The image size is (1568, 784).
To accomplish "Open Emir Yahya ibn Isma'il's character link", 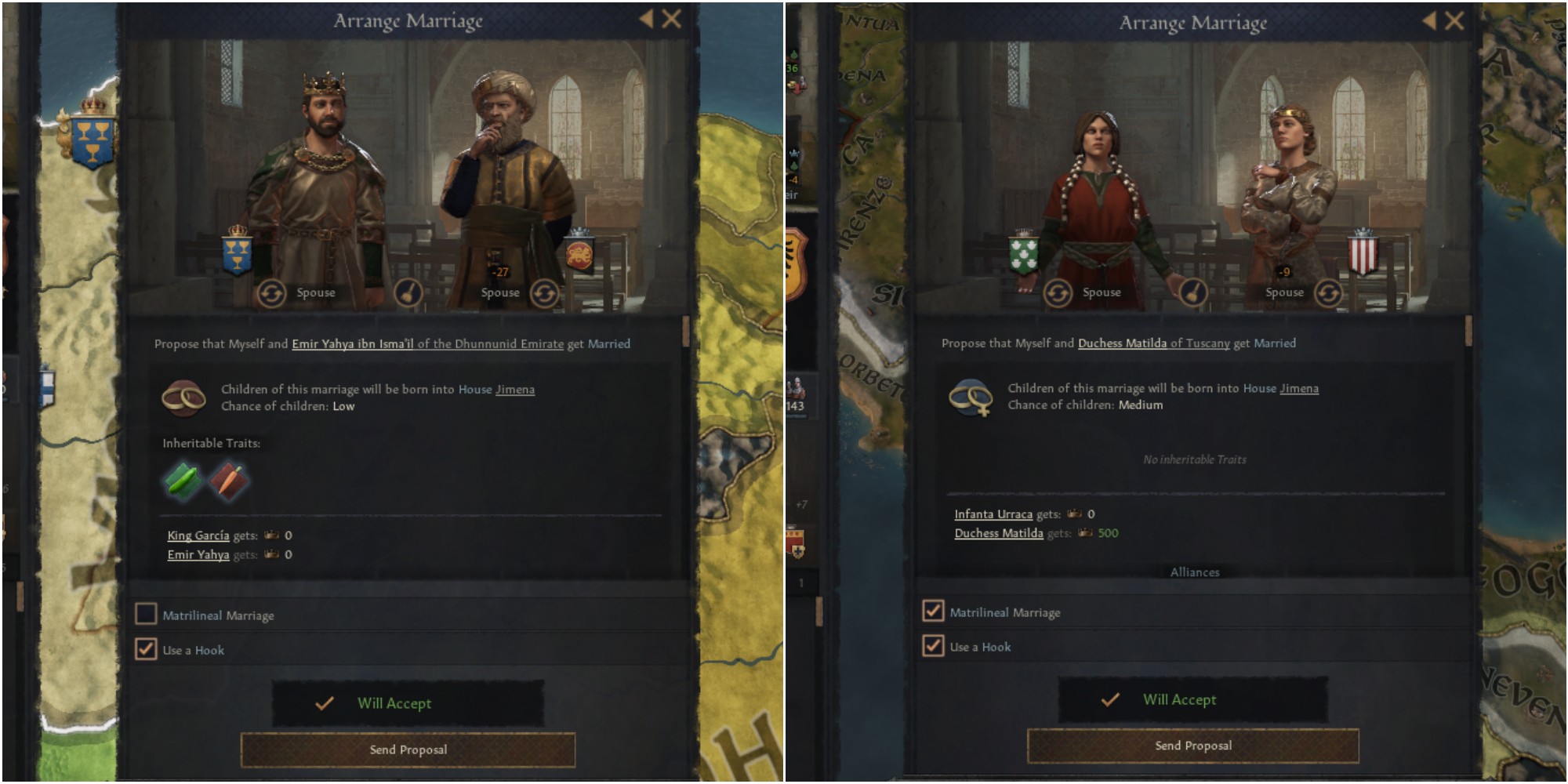I will click(353, 344).
